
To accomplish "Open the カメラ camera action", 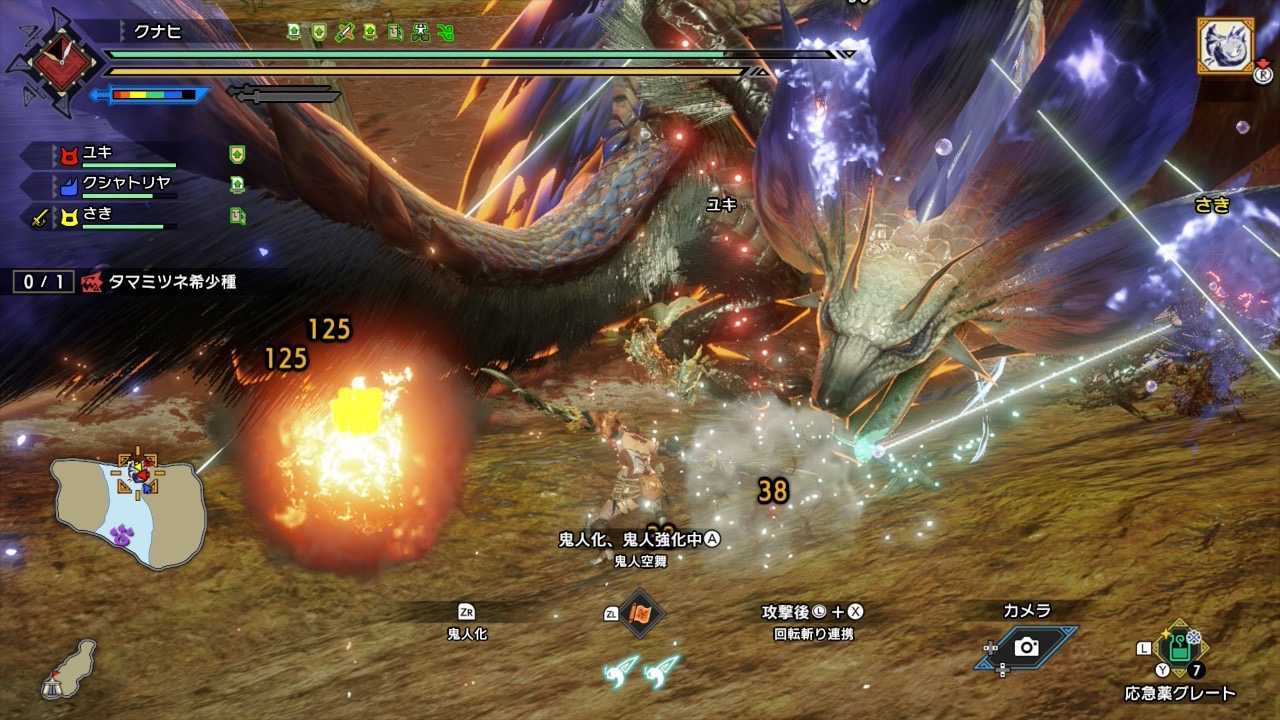I will [x=1026, y=647].
